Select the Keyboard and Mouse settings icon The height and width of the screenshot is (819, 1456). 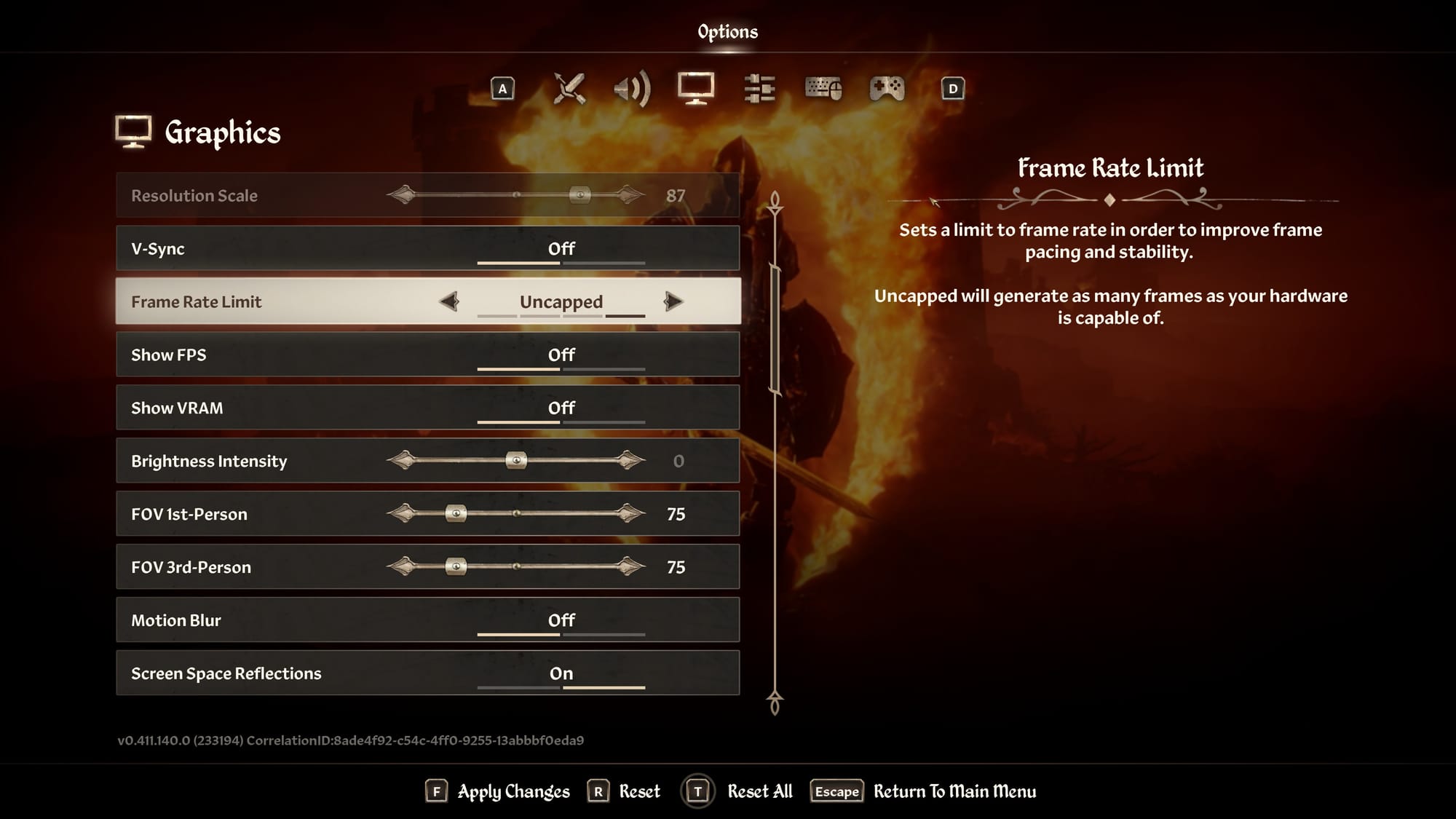click(x=823, y=89)
